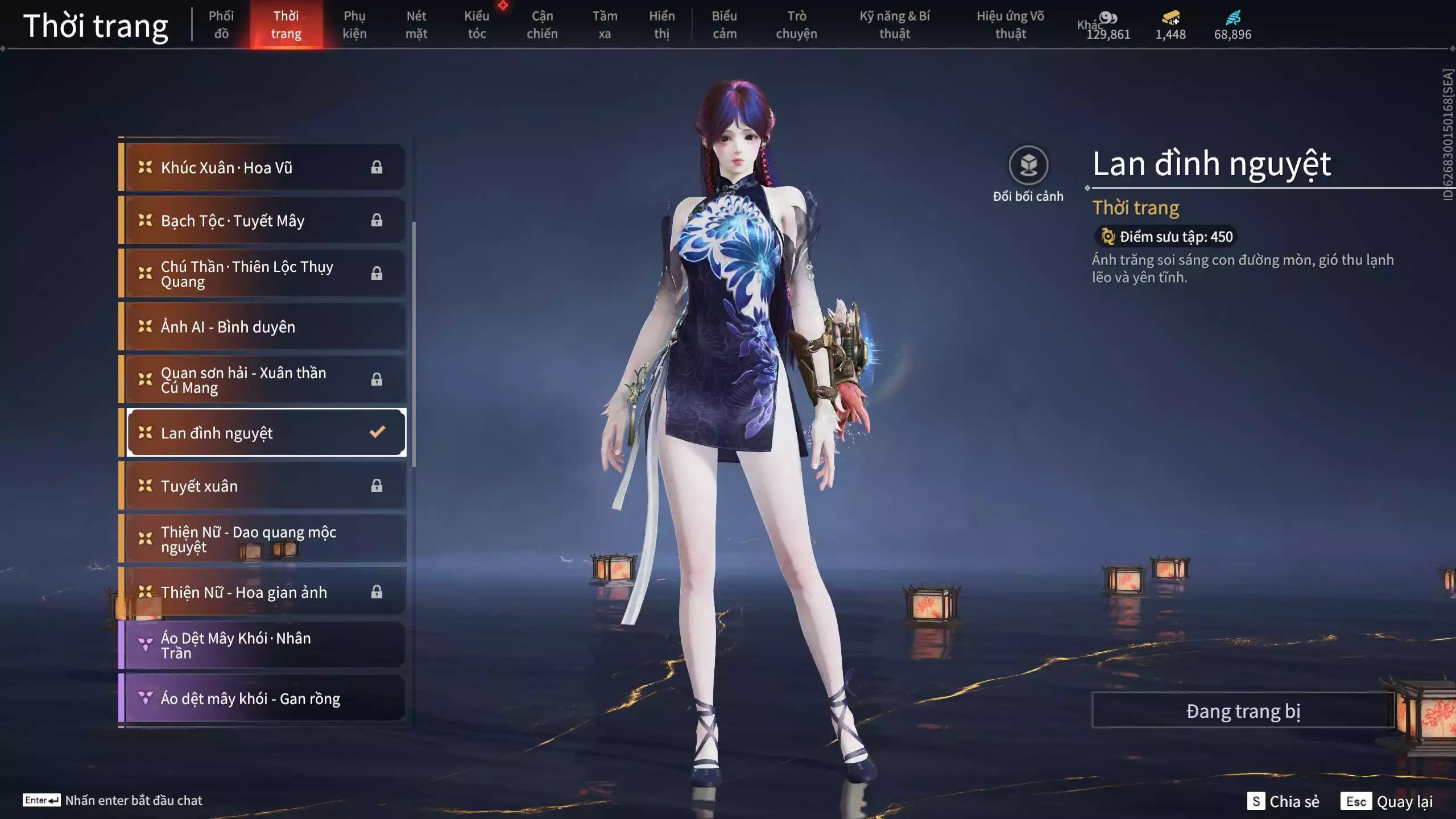
Task: Share the outfit with Chia sẻ
Action: pos(1283,801)
